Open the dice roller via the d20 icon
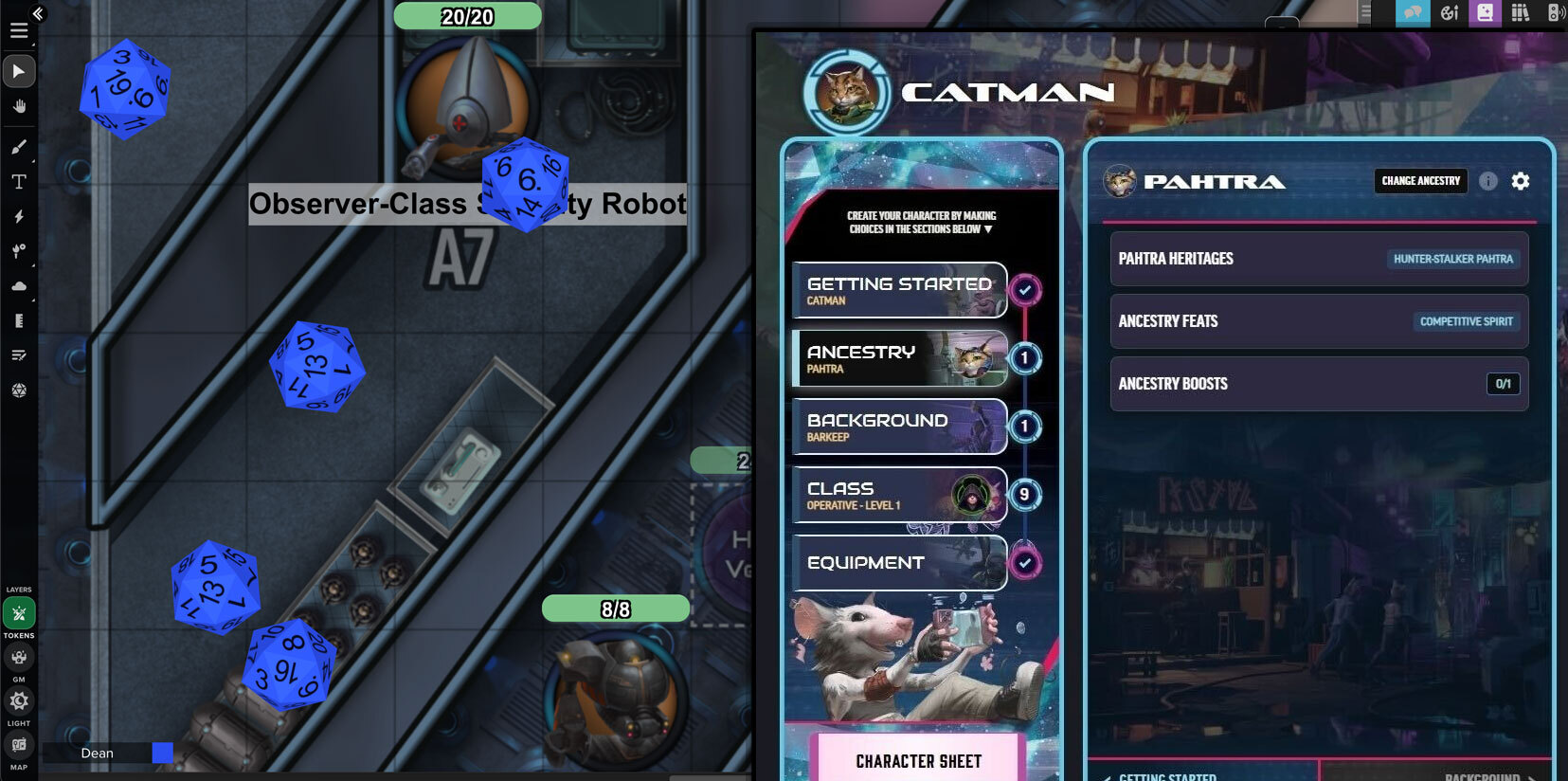This screenshot has height=781, width=1568. coord(19,390)
